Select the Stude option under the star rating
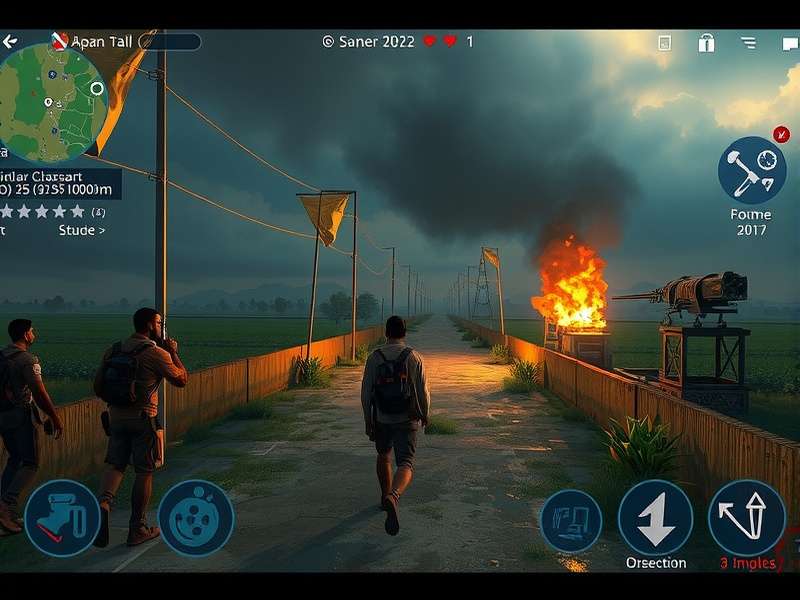 tap(82, 231)
